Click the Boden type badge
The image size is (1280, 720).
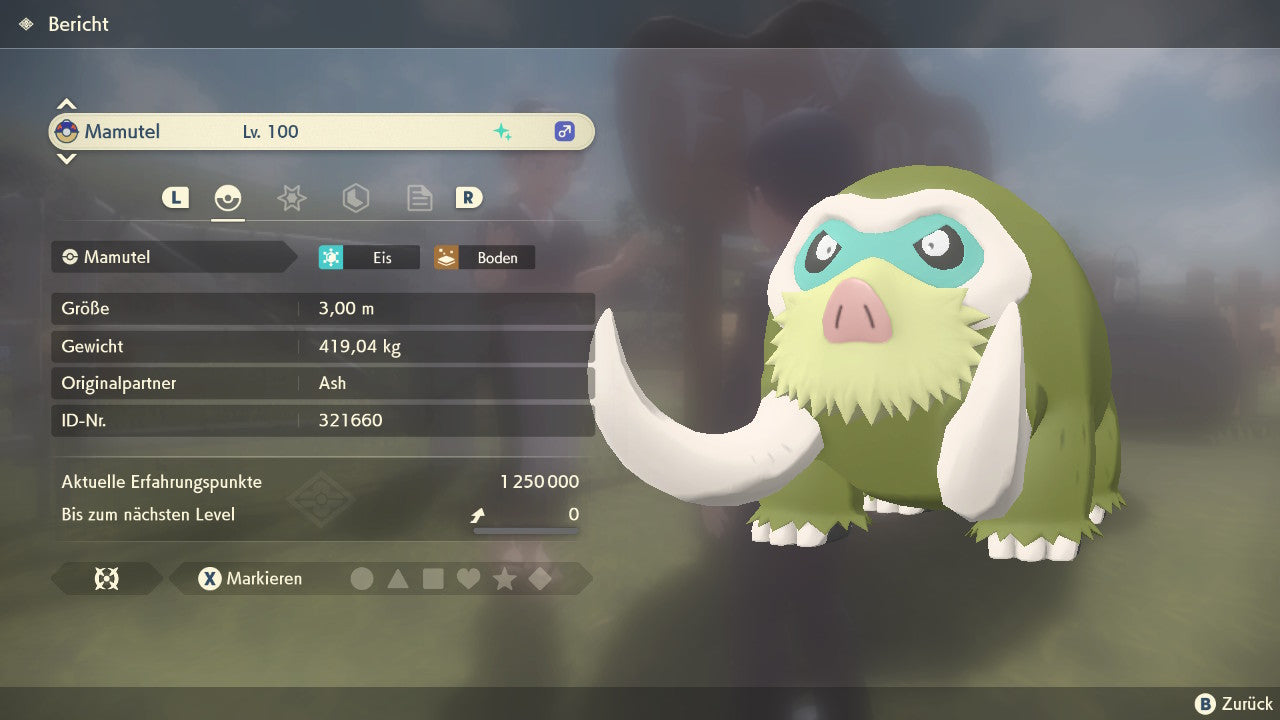[484, 257]
